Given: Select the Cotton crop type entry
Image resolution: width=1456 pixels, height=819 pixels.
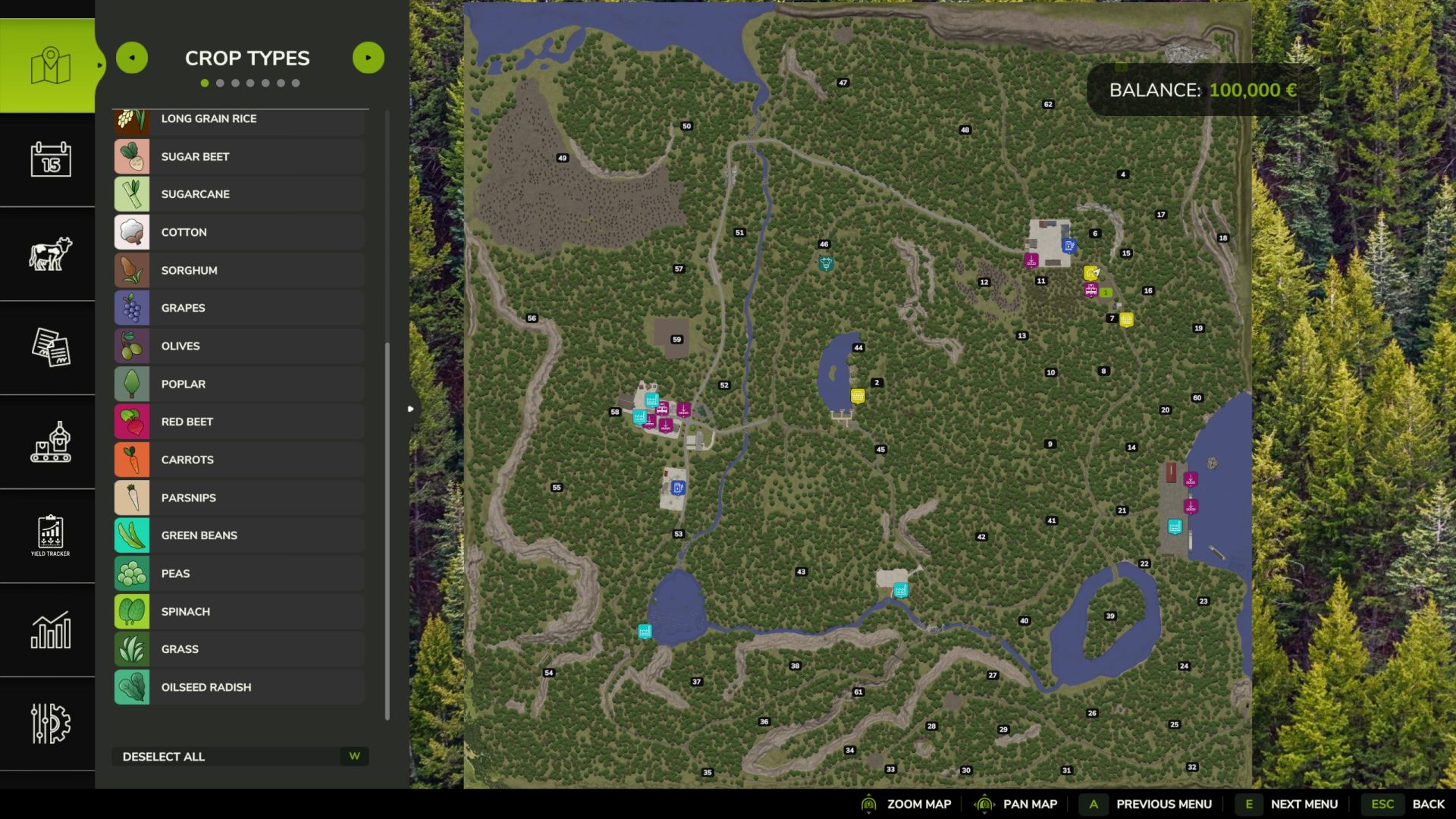Looking at the screenshot, I should (239, 232).
